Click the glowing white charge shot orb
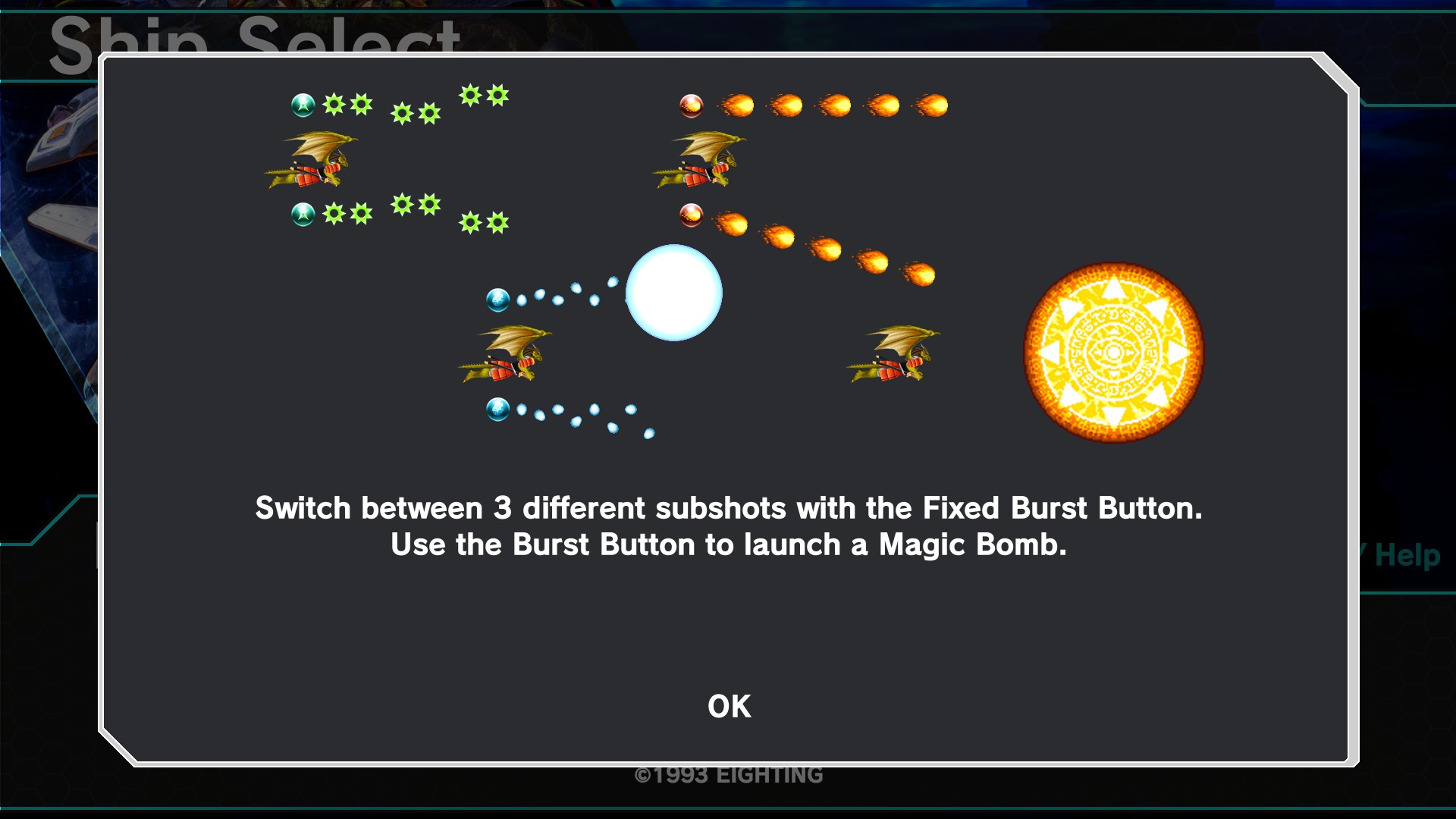The height and width of the screenshot is (819, 1456). coord(673,293)
